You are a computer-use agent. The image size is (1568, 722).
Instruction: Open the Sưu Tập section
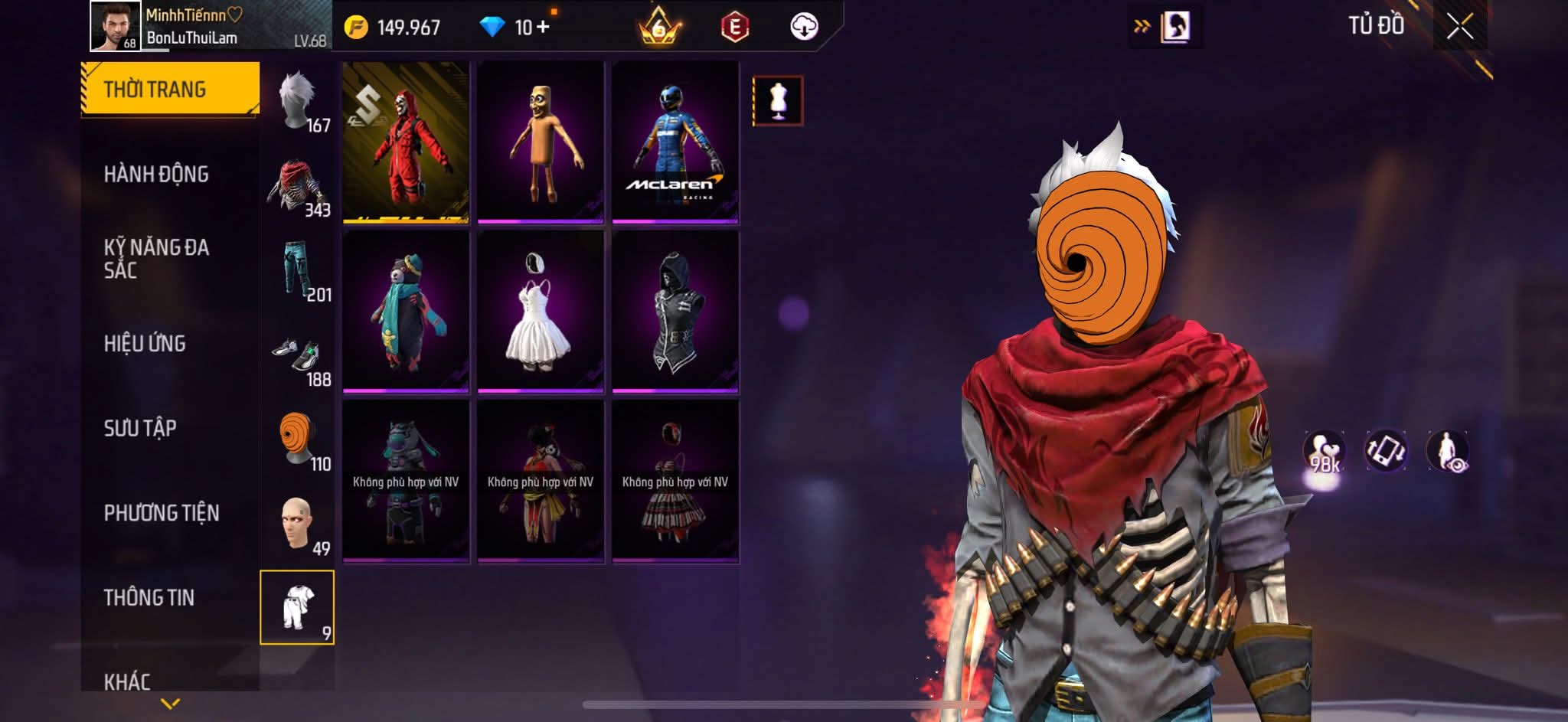click(x=140, y=428)
